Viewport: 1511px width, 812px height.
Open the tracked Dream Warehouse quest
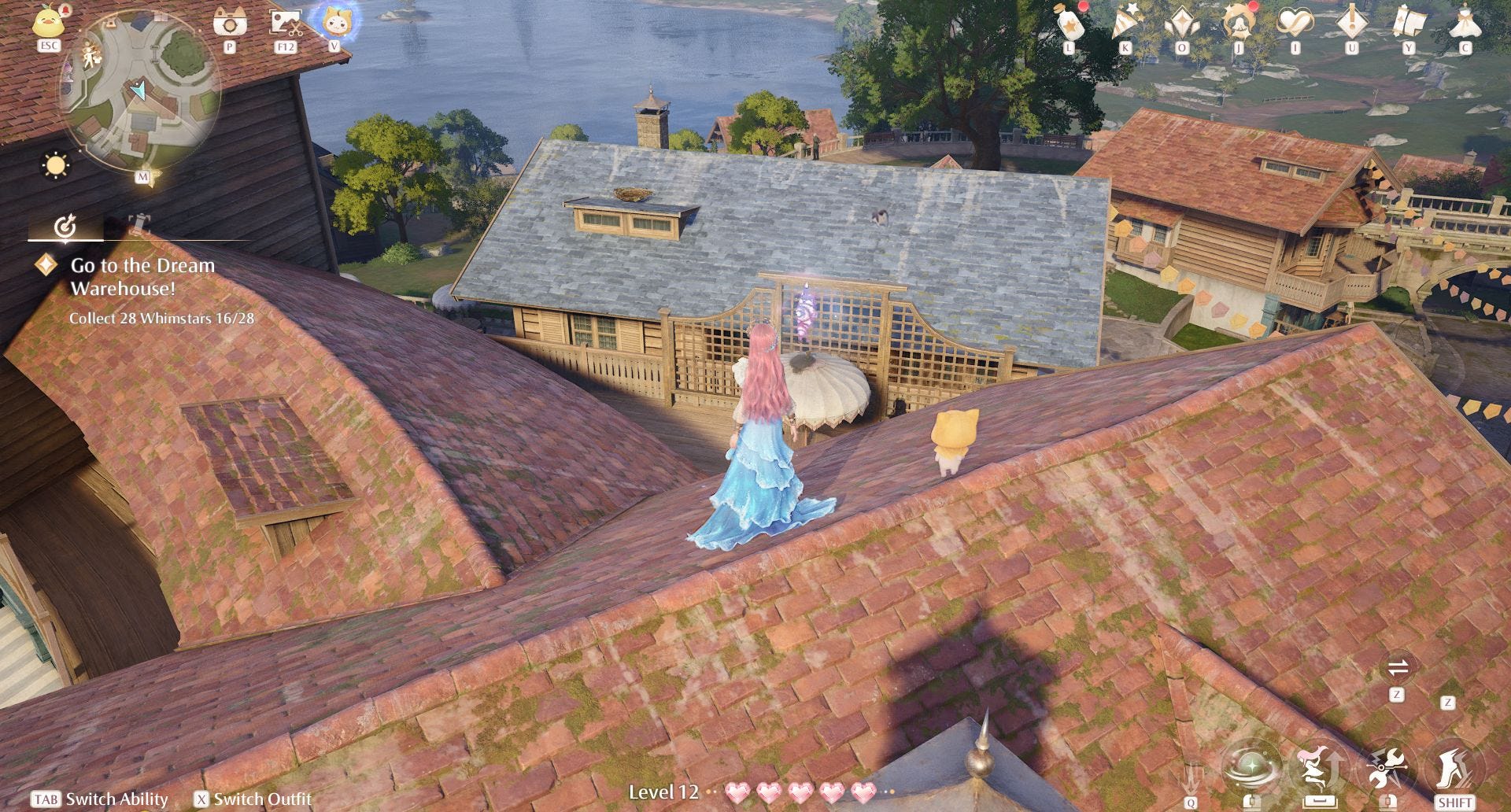point(142,277)
